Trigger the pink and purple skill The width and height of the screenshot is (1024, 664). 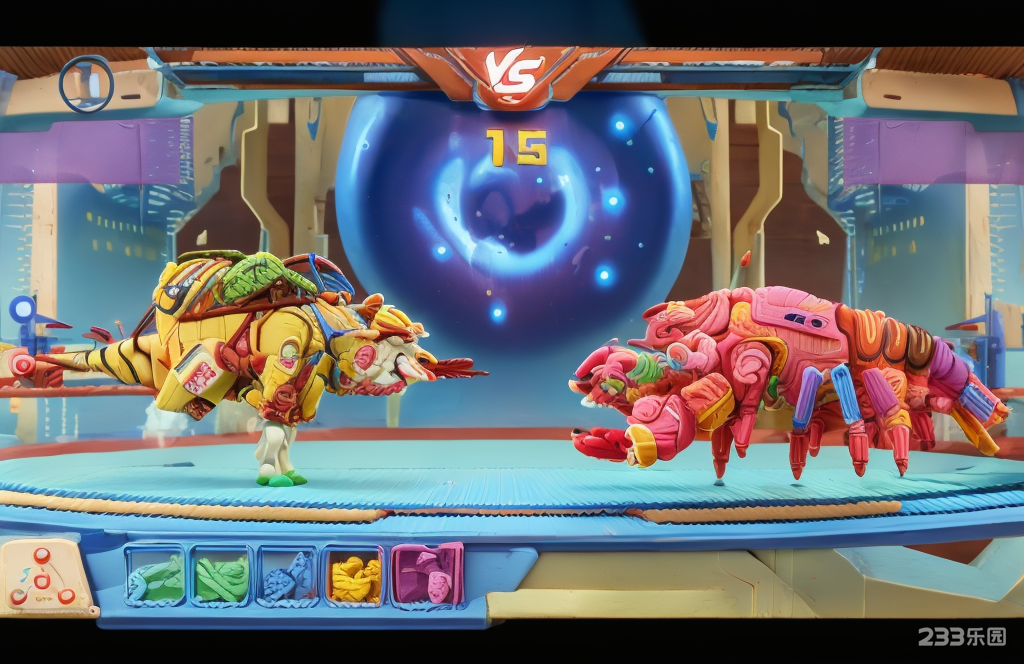pyautogui.click(x=427, y=575)
